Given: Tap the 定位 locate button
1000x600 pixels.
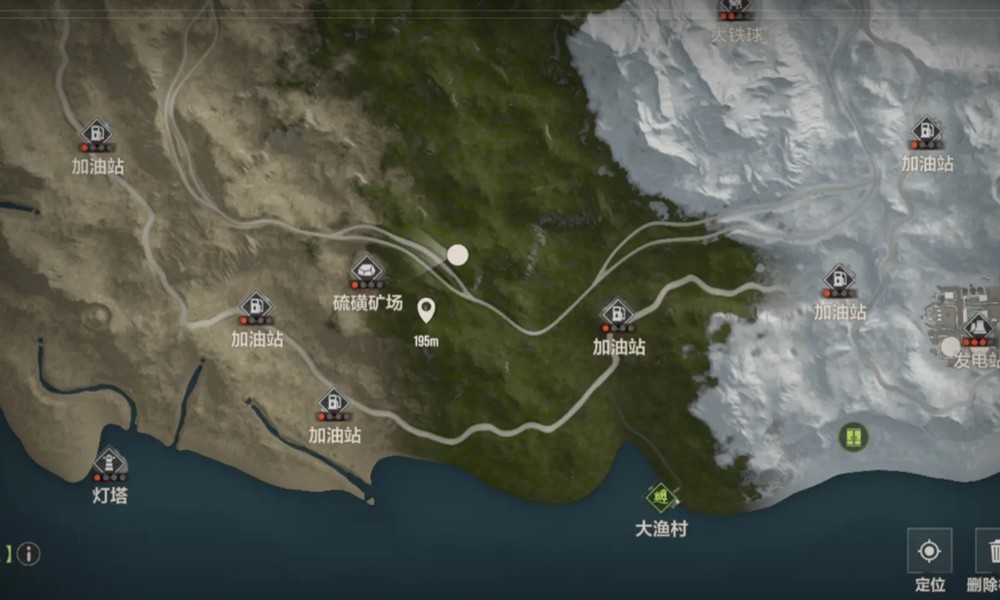Looking at the screenshot, I should [x=929, y=551].
